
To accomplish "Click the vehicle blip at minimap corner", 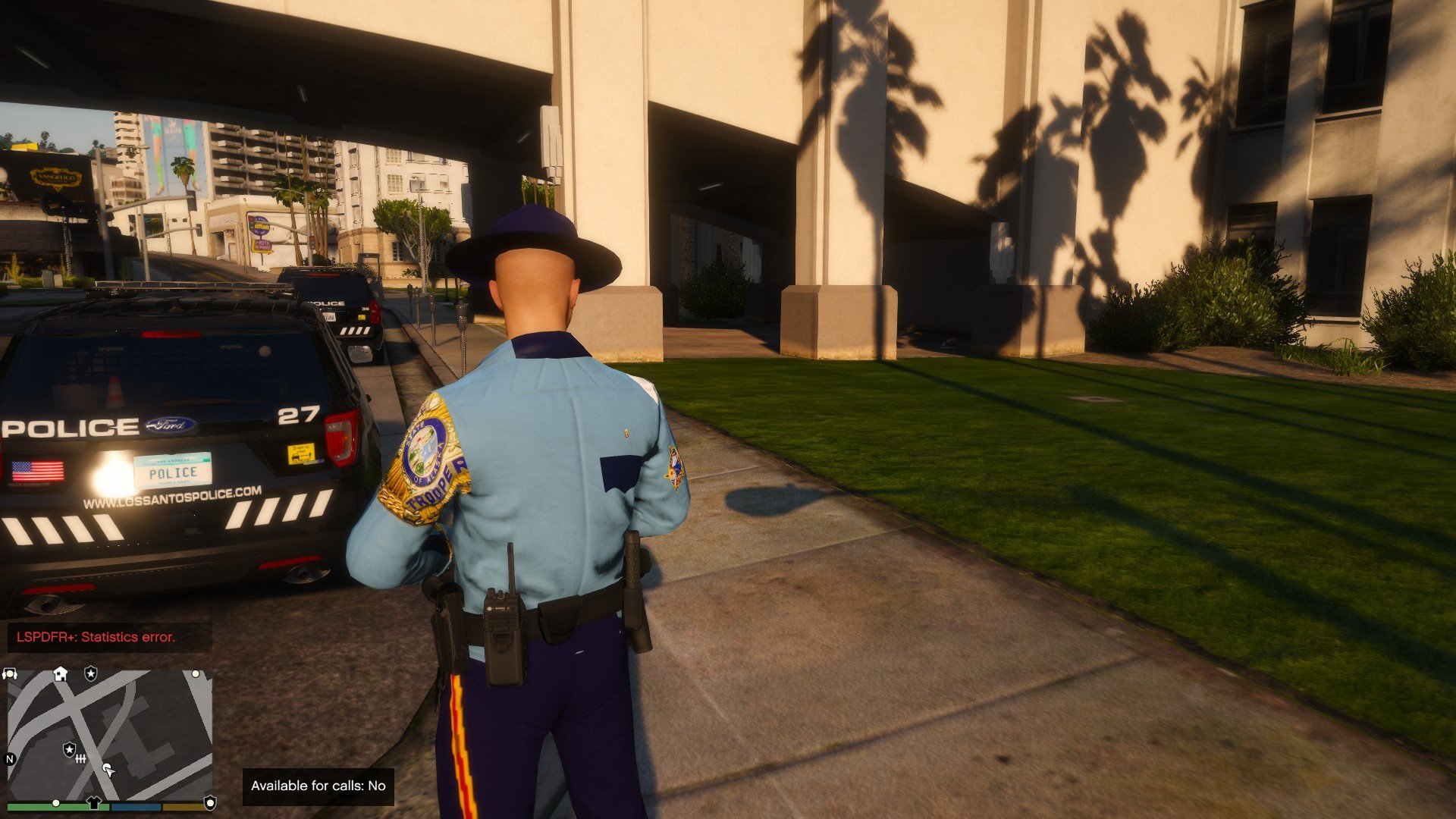I will pyautogui.click(x=10, y=673).
